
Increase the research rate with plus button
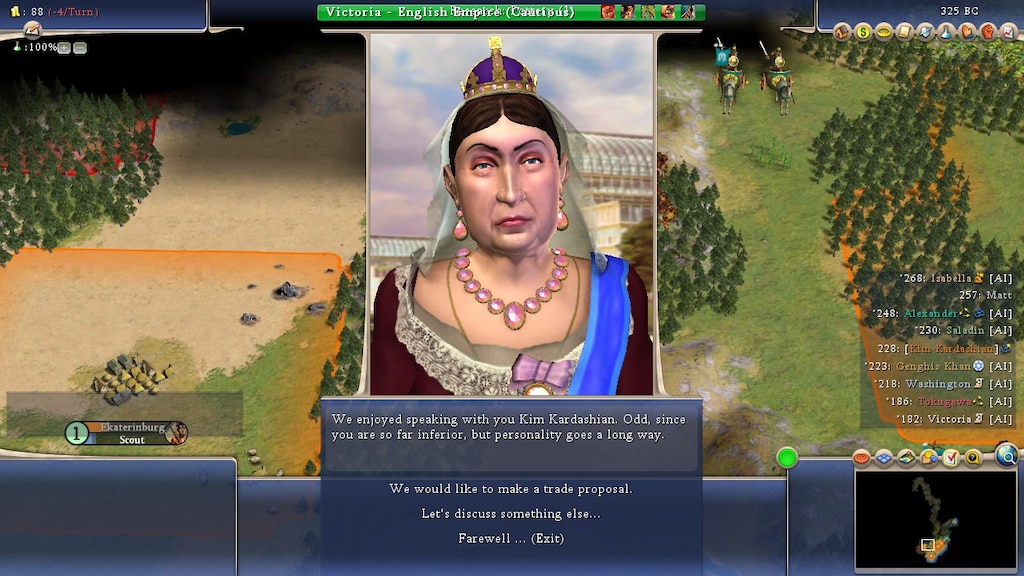click(64, 47)
